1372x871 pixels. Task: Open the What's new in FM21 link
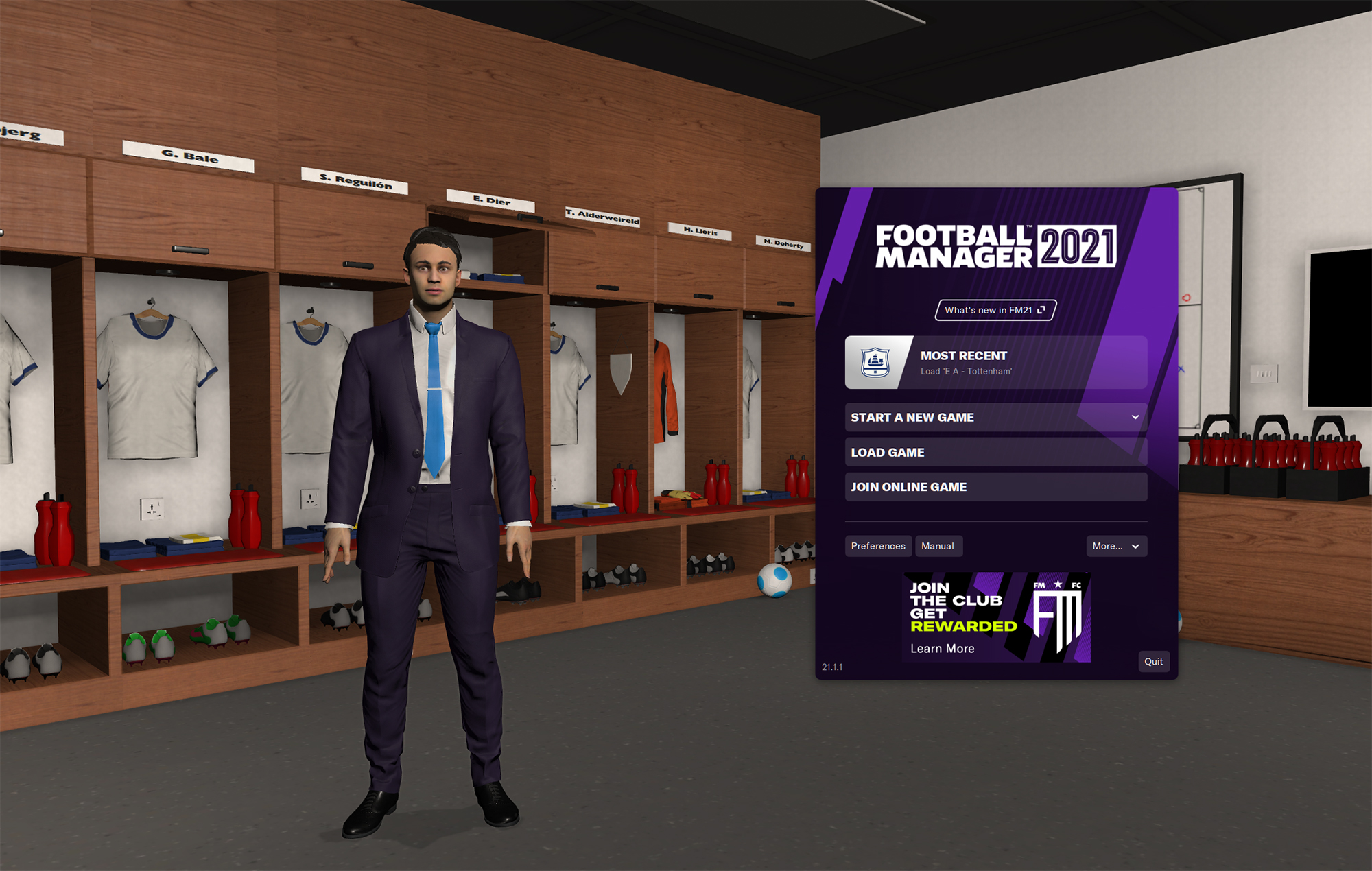(995, 310)
